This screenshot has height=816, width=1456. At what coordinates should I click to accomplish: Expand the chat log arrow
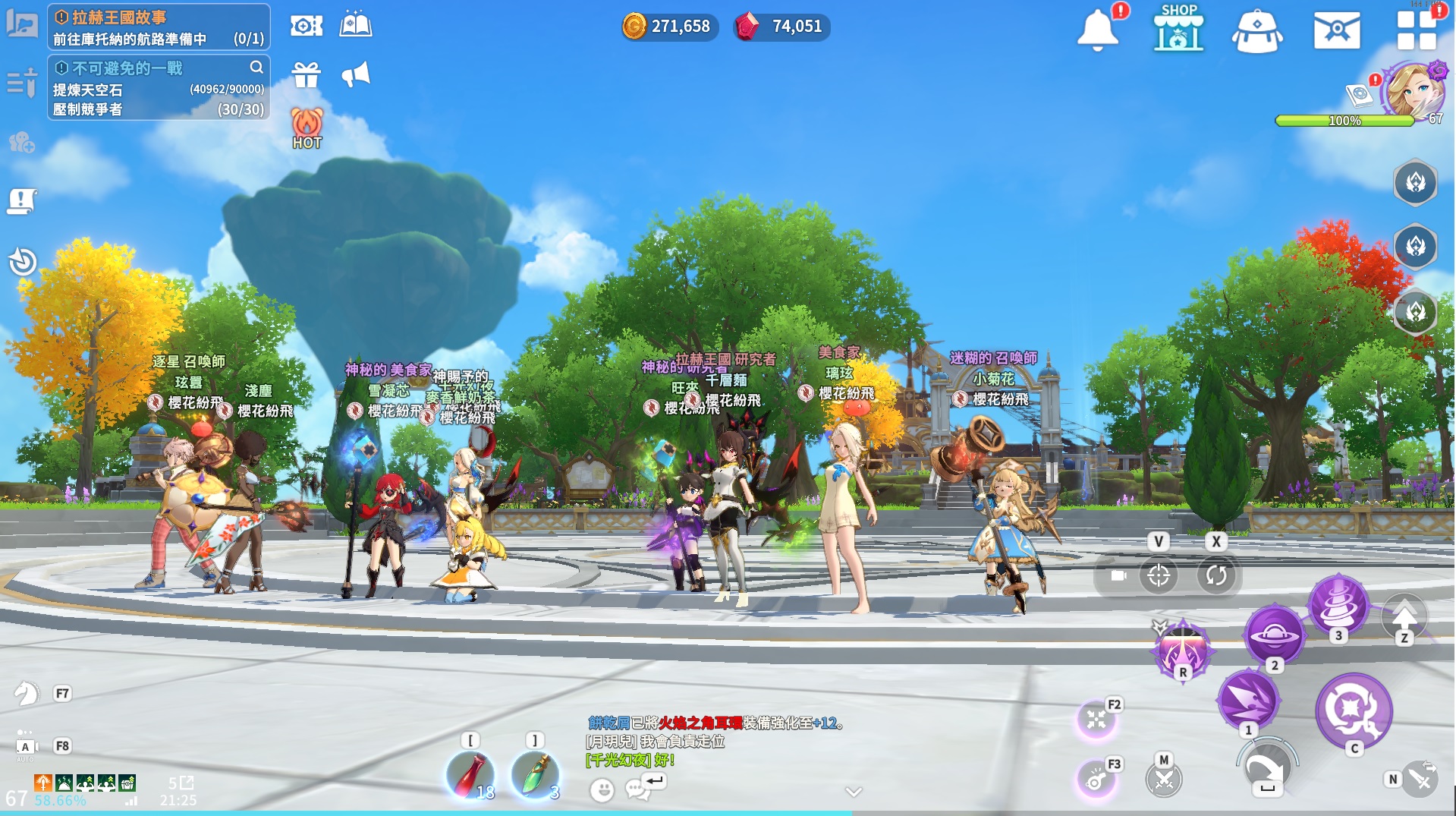click(x=854, y=792)
